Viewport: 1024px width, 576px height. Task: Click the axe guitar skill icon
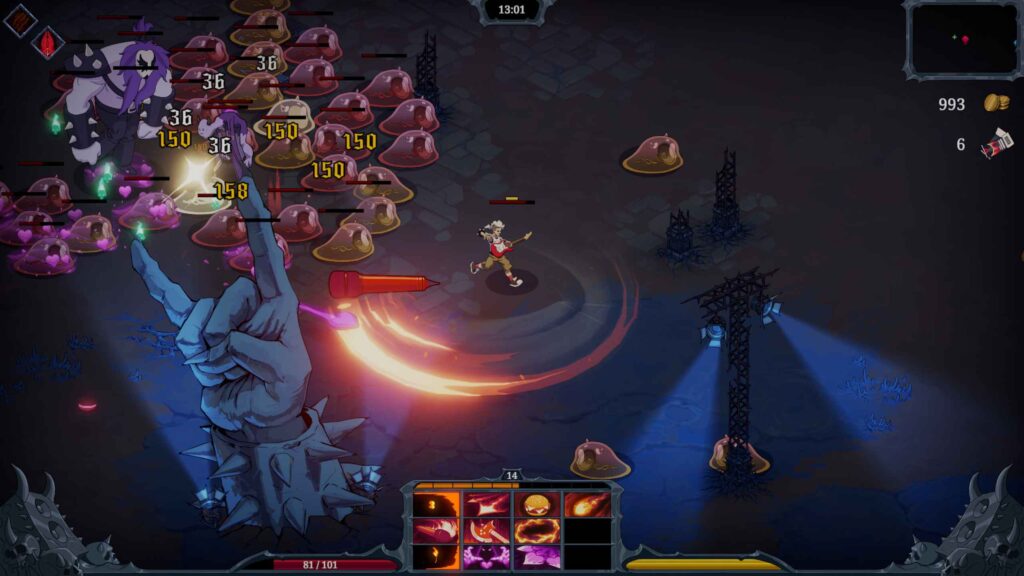click(487, 531)
